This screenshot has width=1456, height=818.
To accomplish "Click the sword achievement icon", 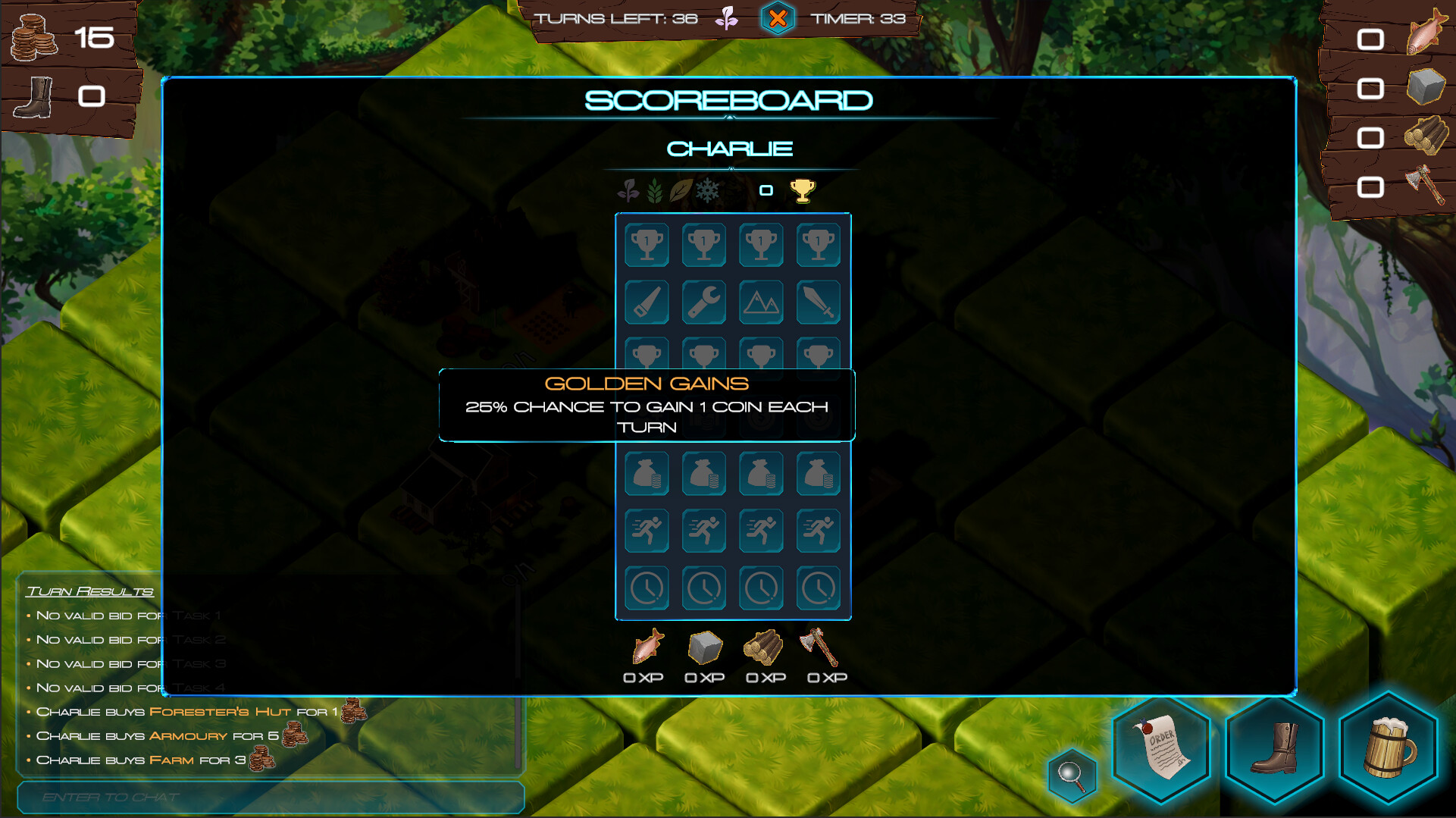I will (x=819, y=302).
